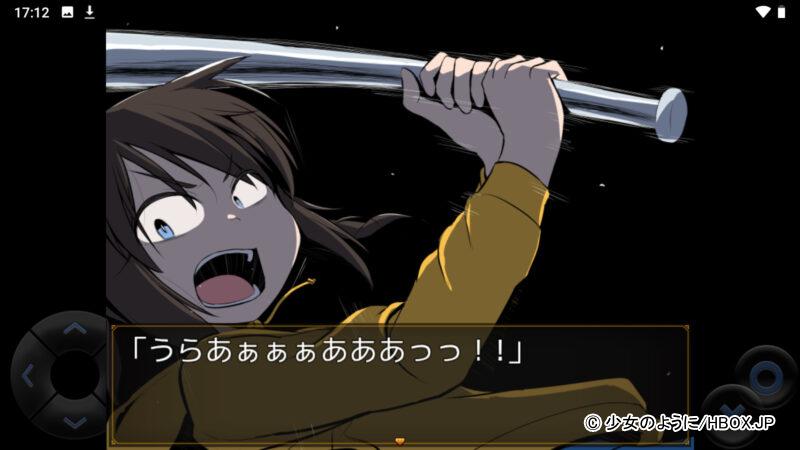Tap the d-pad down arrow
This screenshot has height=450, width=800.
point(75,423)
